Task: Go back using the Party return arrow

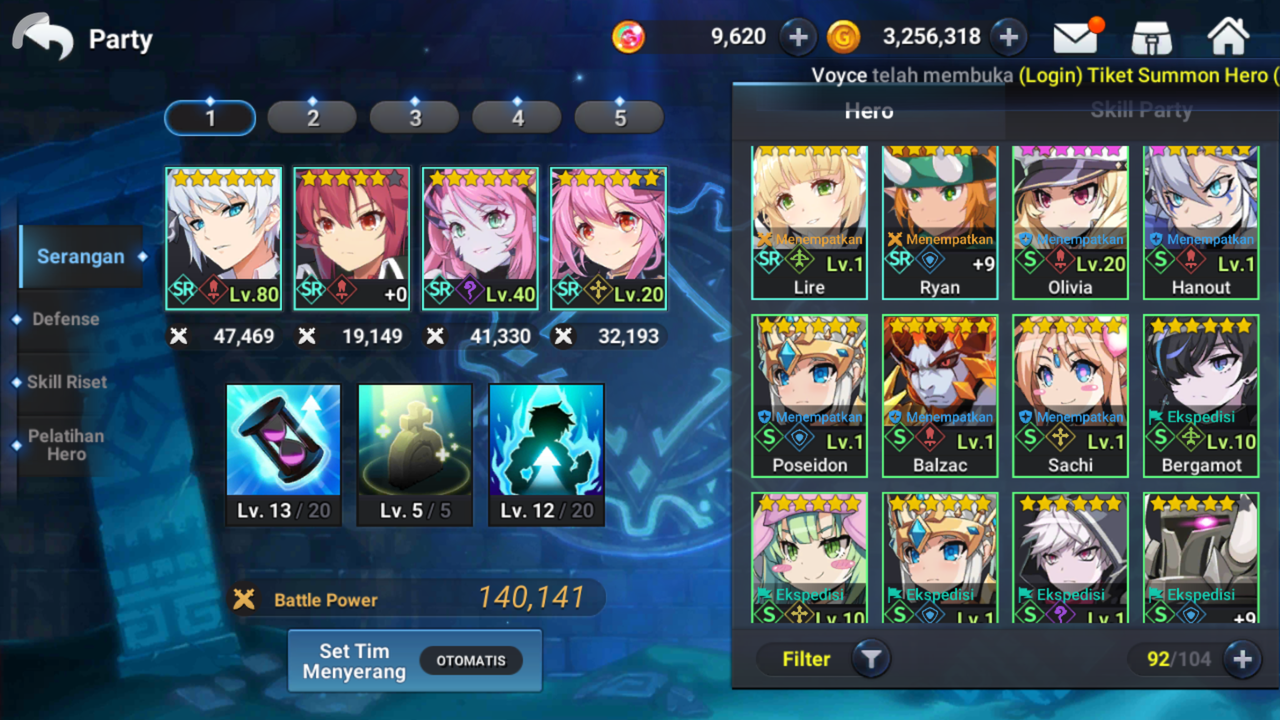Action: (x=43, y=38)
